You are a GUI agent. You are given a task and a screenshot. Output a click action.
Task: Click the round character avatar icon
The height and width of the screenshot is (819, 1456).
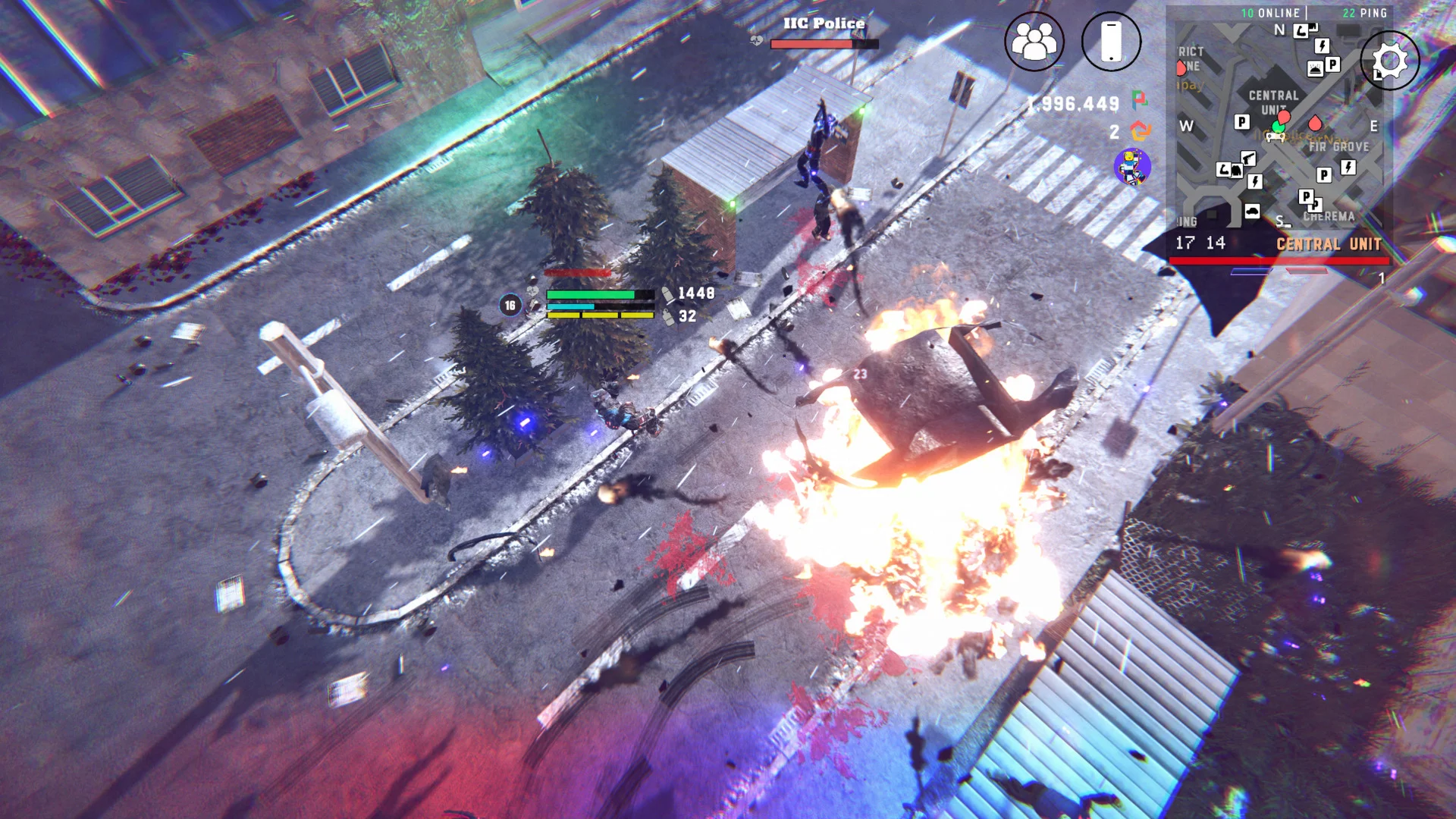tap(1132, 167)
